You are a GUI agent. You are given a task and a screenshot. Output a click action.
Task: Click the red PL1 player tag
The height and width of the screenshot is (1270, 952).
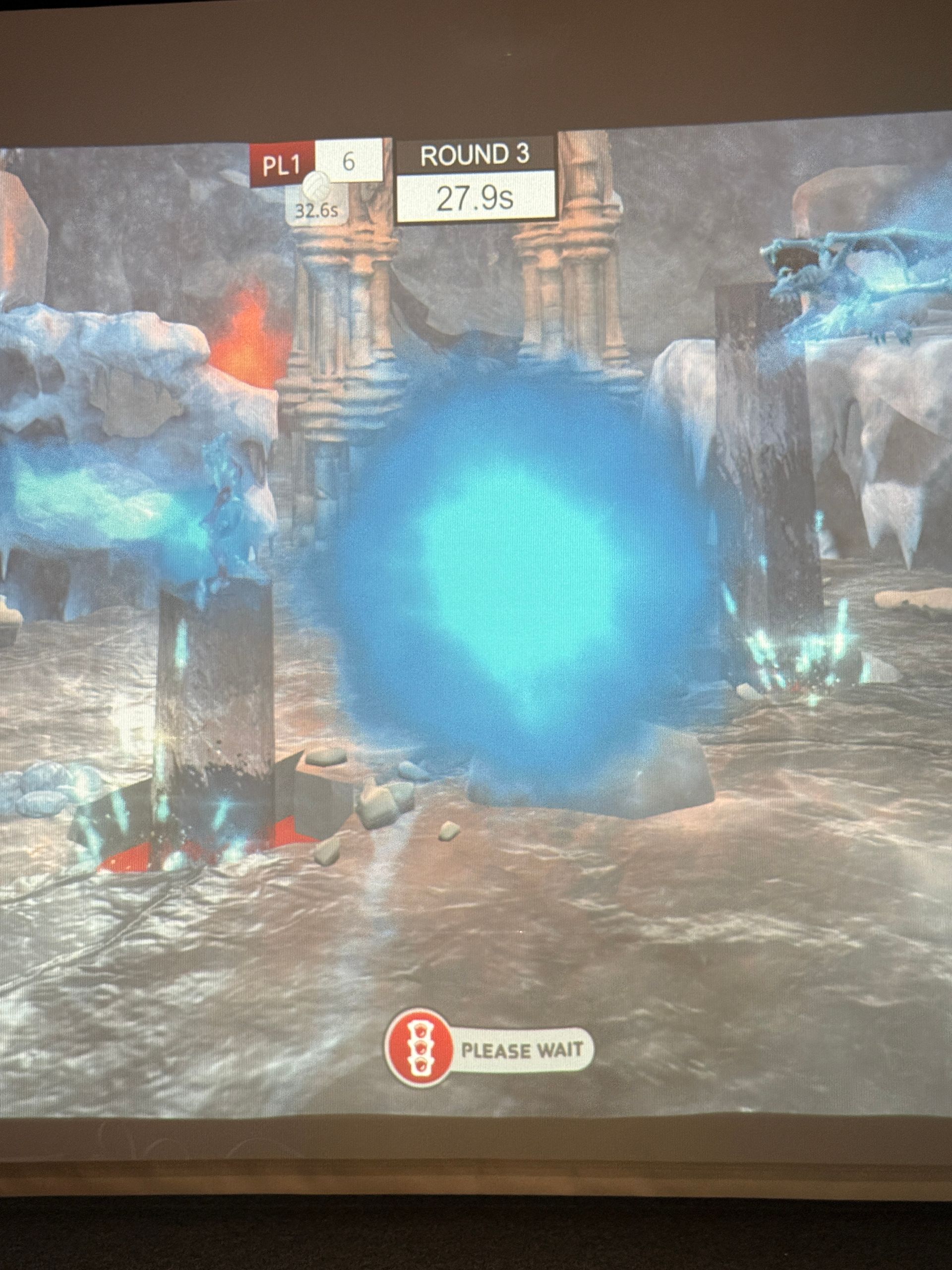282,164
